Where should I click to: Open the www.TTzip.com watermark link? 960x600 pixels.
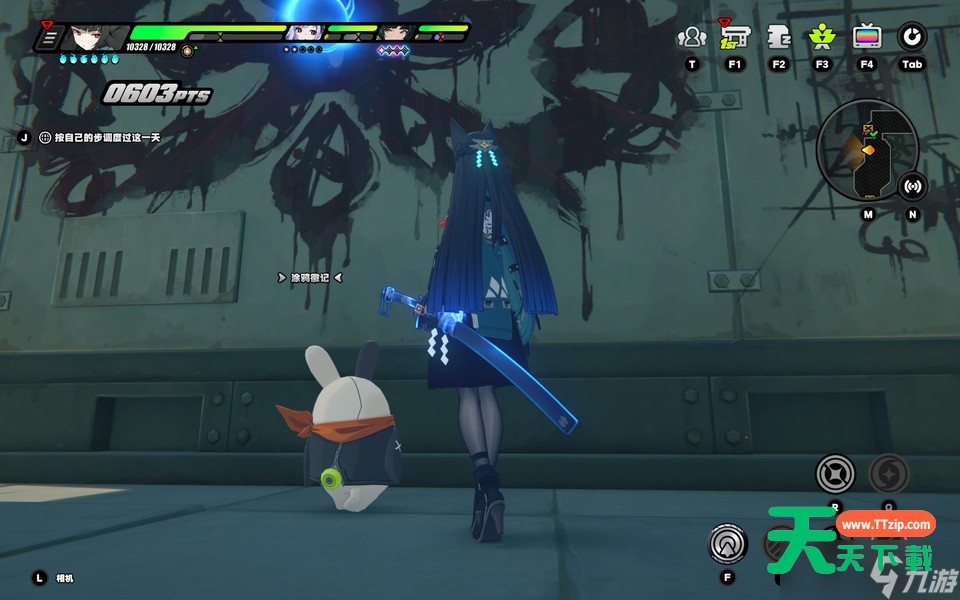(885, 524)
